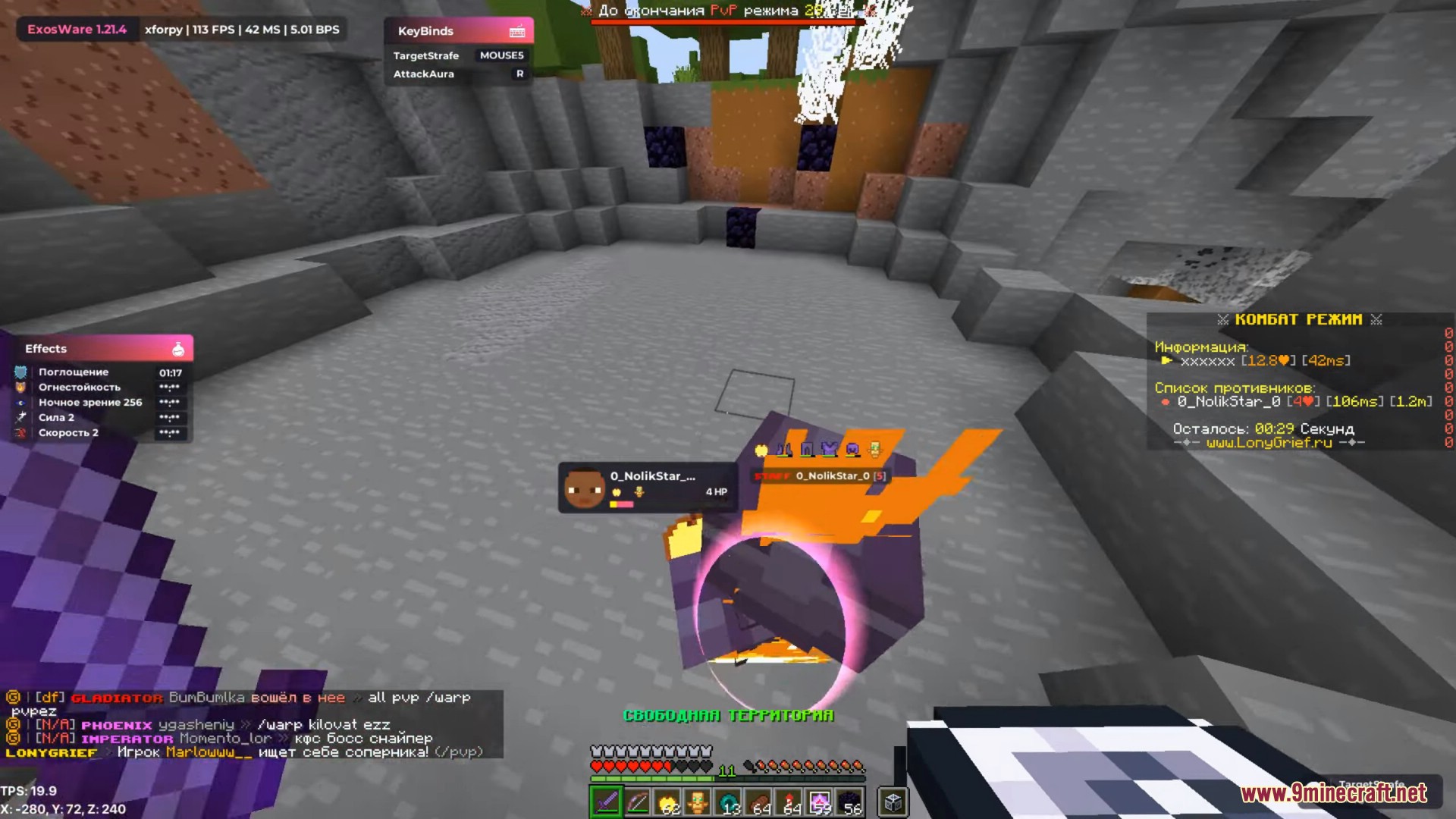Select the End Crystal stack in hotbar
Viewport: 1456px width, 819px height.
(x=821, y=802)
